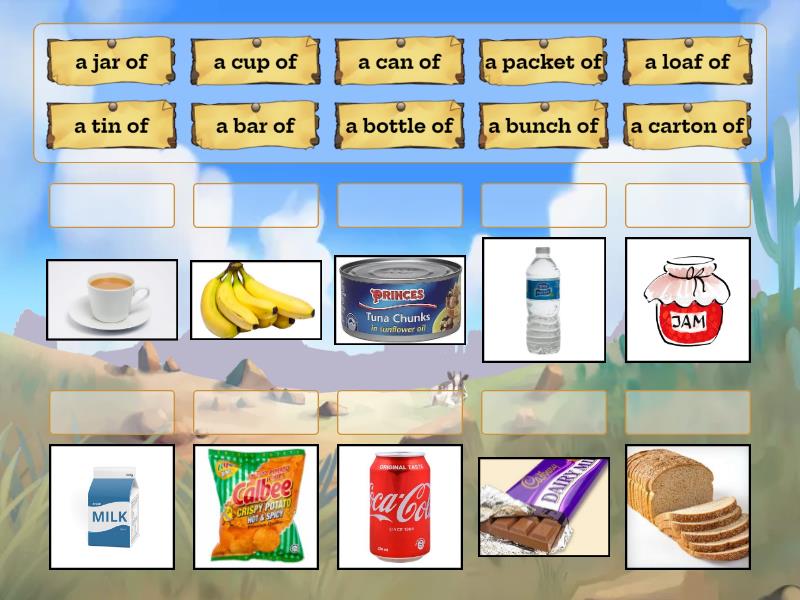This screenshot has height=600, width=800.
Task: Click the "a packet of" label tile
Action: [543, 62]
